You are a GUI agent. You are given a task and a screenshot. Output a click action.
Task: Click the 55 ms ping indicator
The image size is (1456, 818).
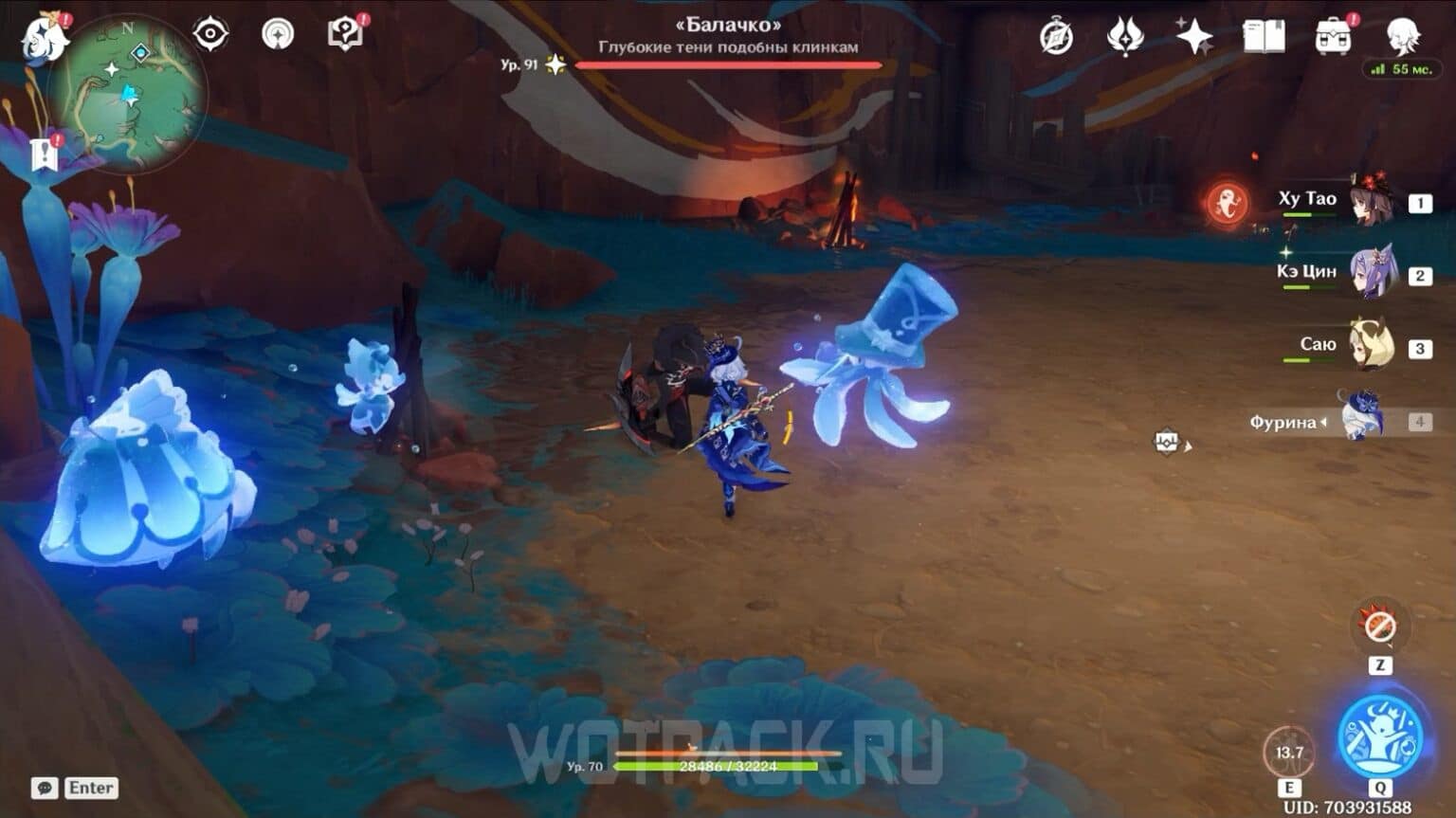pyautogui.click(x=1400, y=67)
